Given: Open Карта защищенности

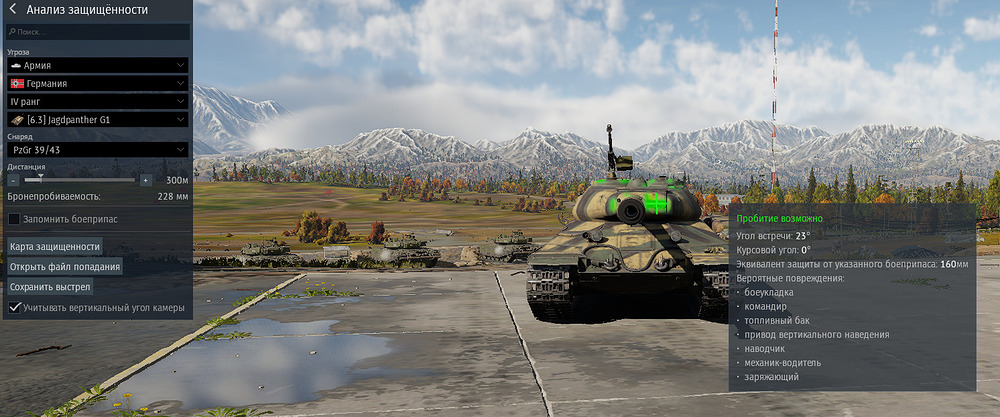Looking at the screenshot, I should pyautogui.click(x=55, y=246).
